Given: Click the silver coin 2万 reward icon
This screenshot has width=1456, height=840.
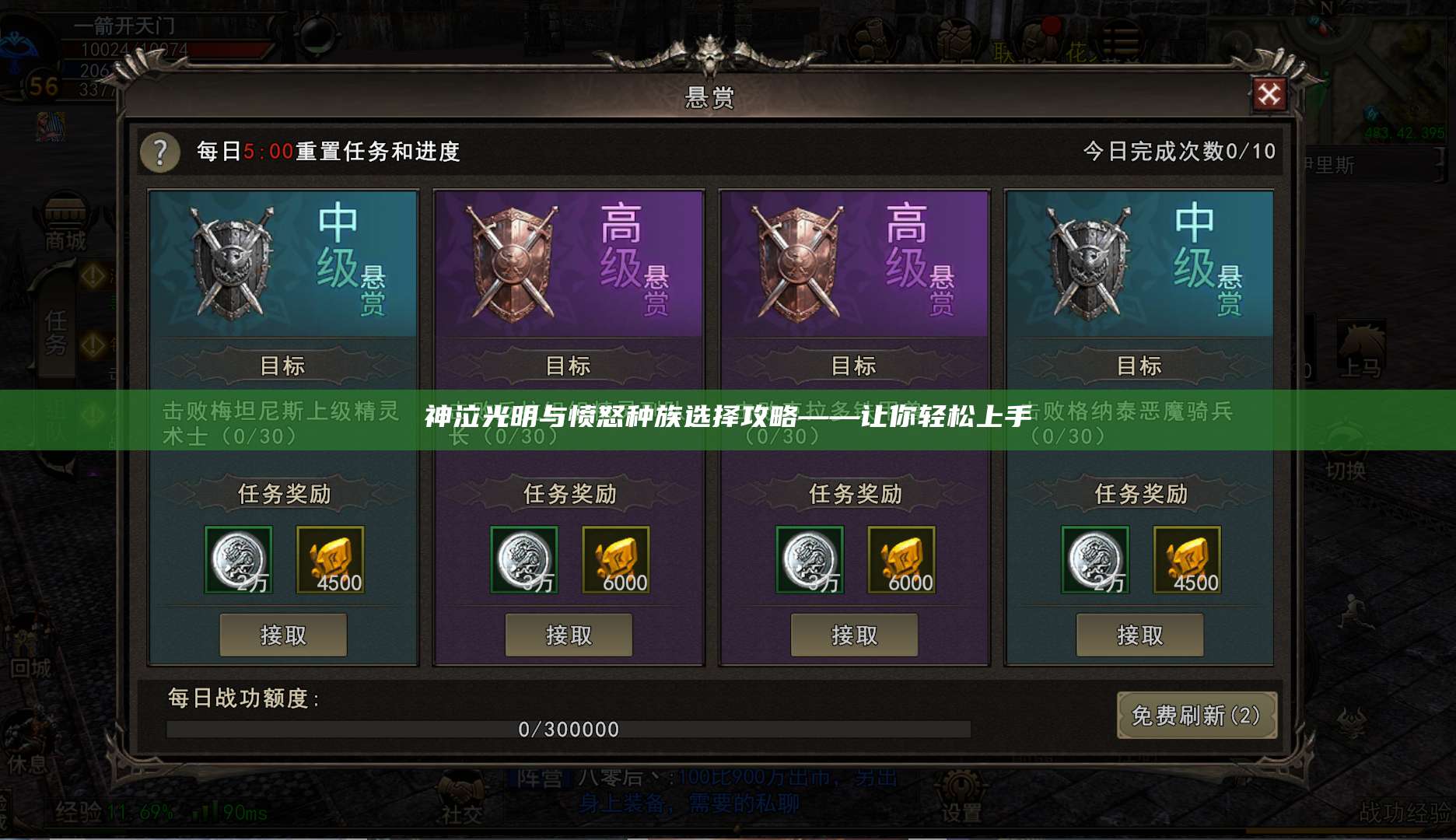Looking at the screenshot, I should [237, 558].
